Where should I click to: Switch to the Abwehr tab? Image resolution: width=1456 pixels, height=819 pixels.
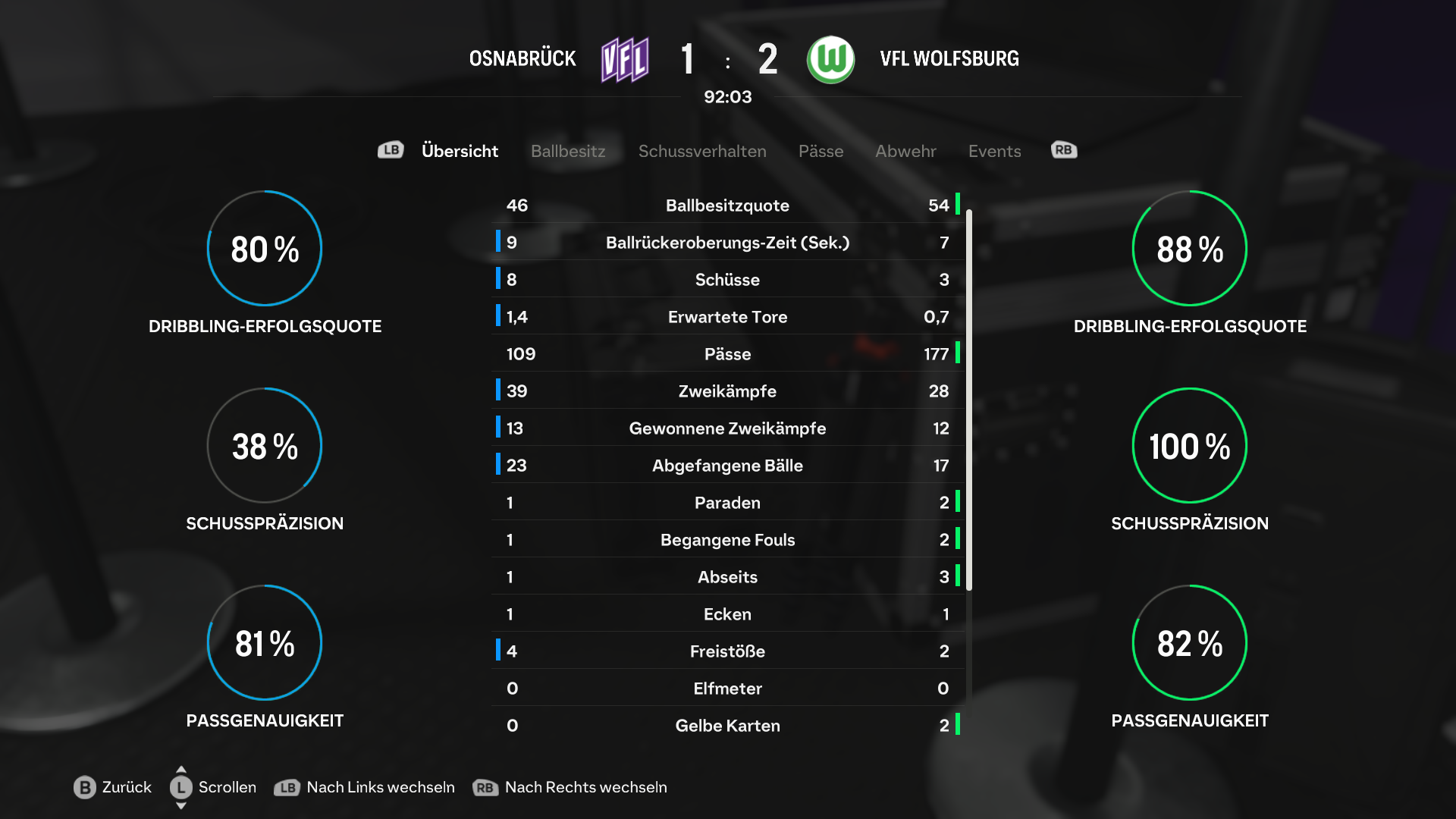click(905, 151)
